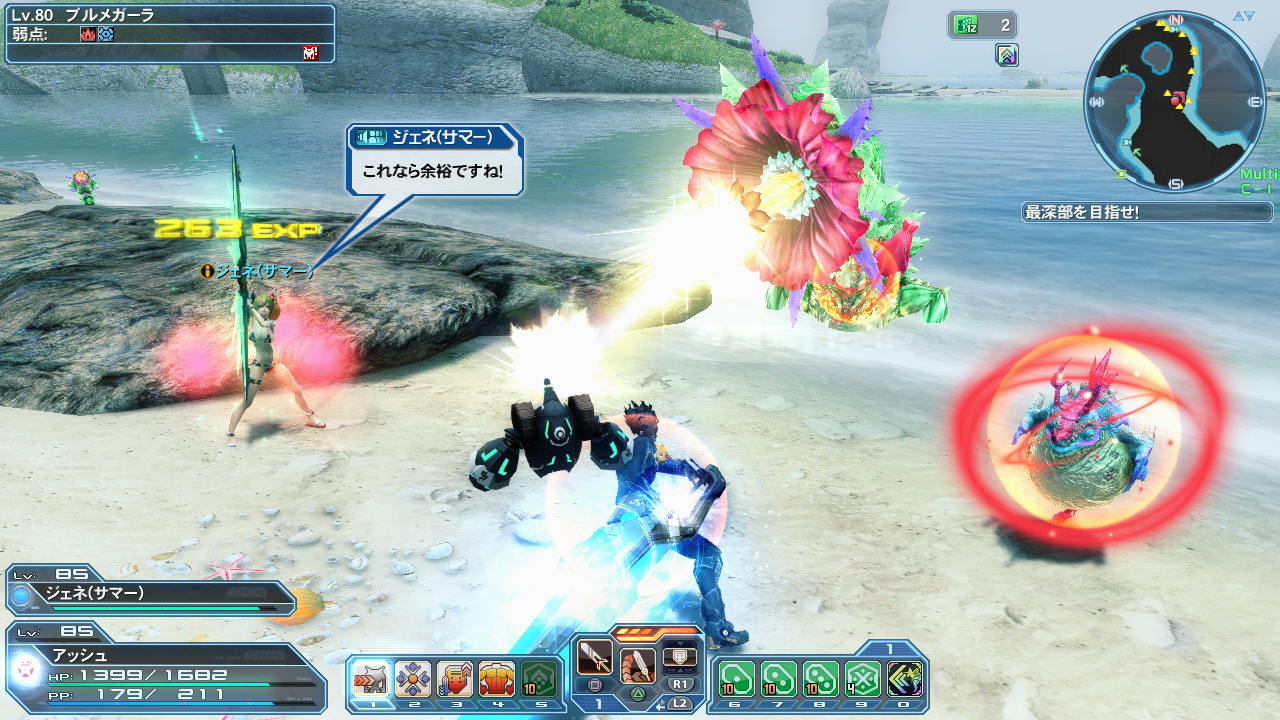1280x720 pixels.
Task: Use the green cross item in slot 9
Action: [x=862, y=679]
